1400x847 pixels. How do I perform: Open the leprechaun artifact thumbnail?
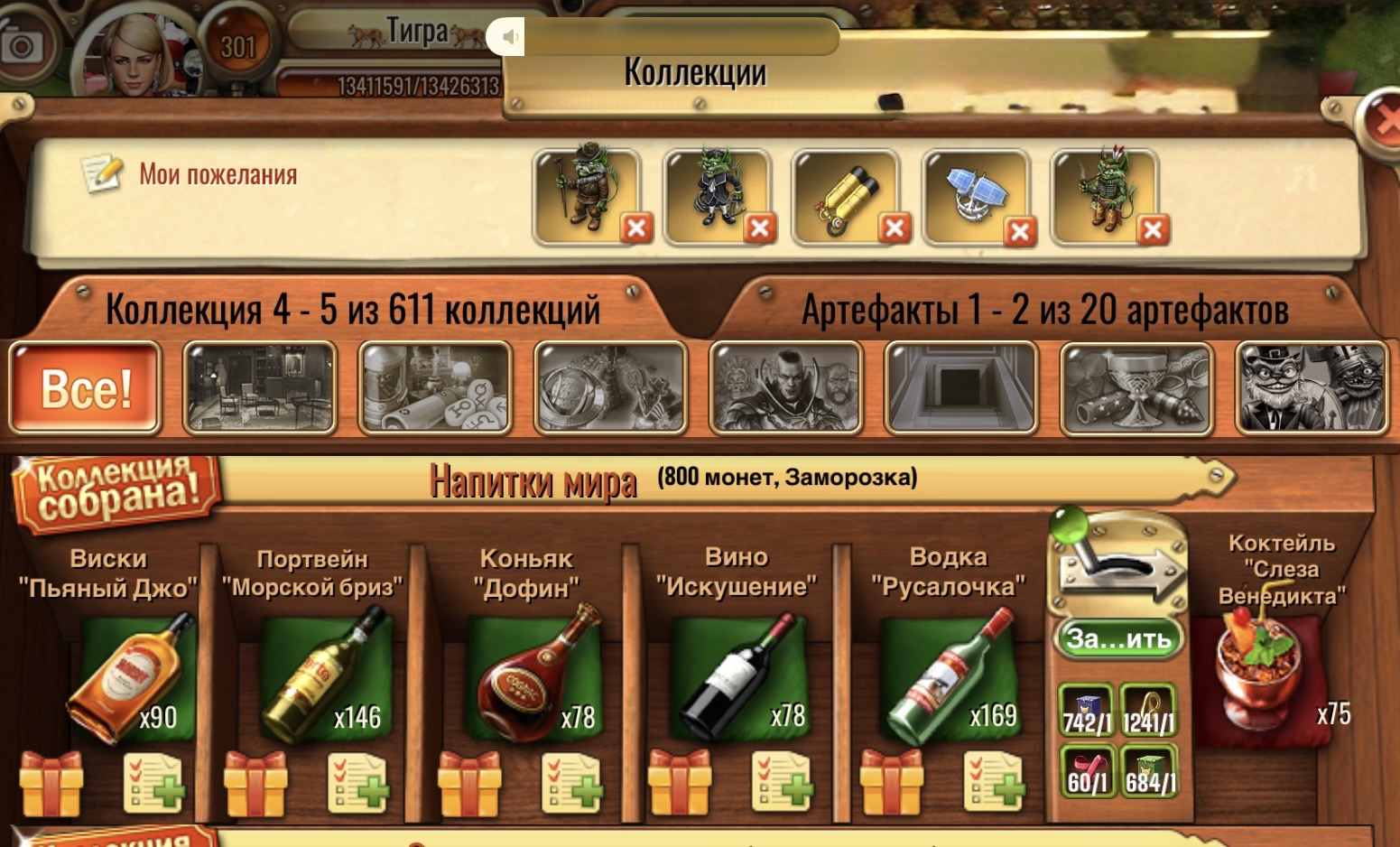click(x=1311, y=386)
